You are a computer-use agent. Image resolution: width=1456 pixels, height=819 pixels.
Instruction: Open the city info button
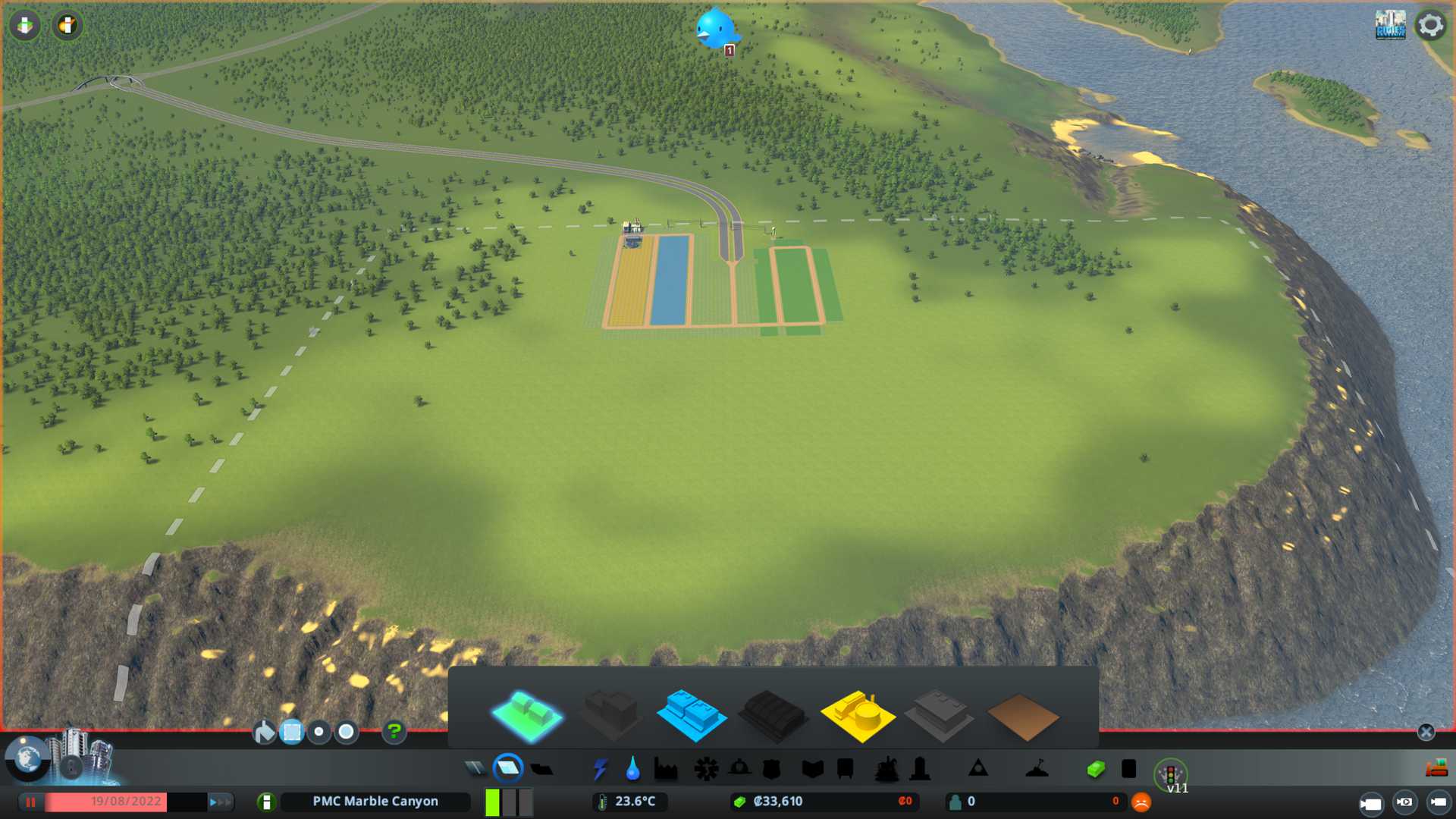click(266, 802)
